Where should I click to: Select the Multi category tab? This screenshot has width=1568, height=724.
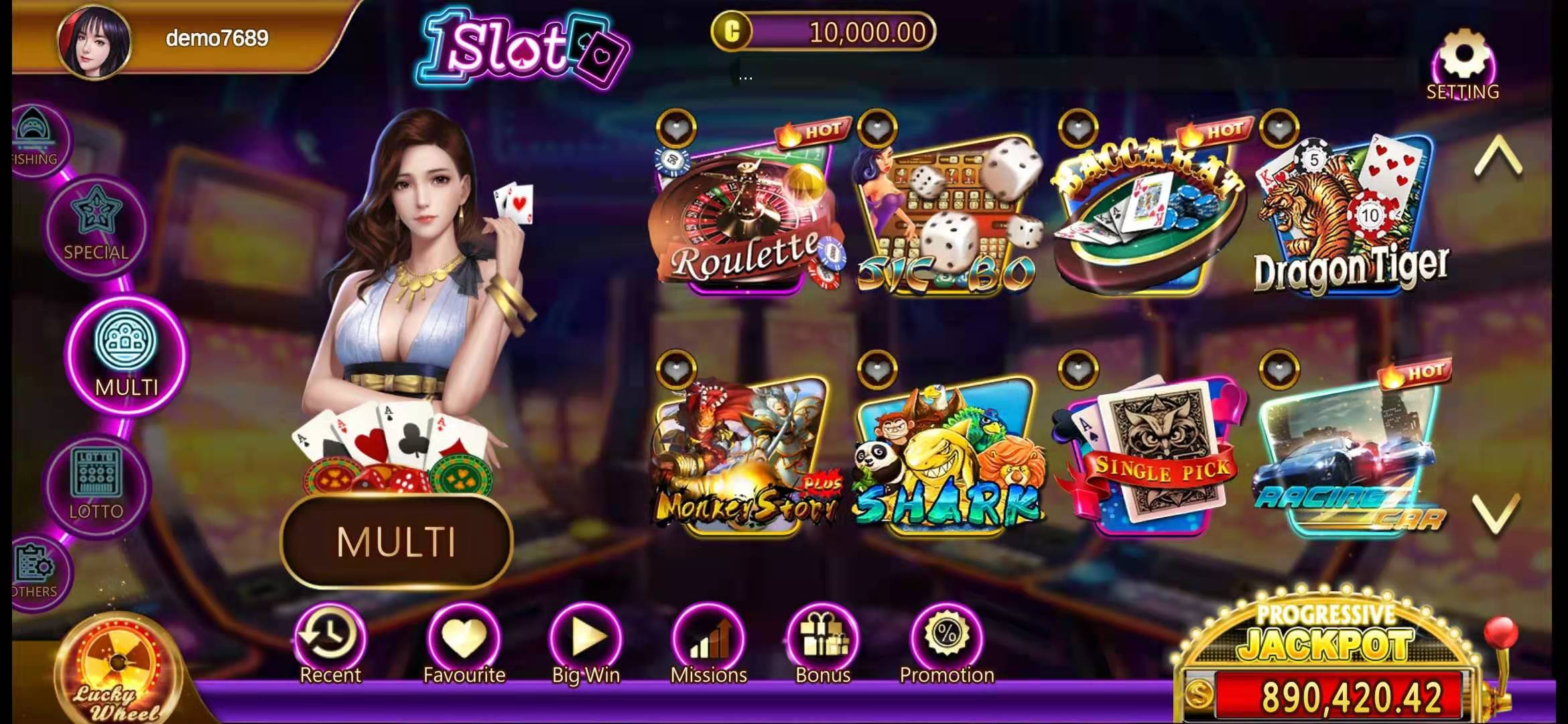point(127,355)
